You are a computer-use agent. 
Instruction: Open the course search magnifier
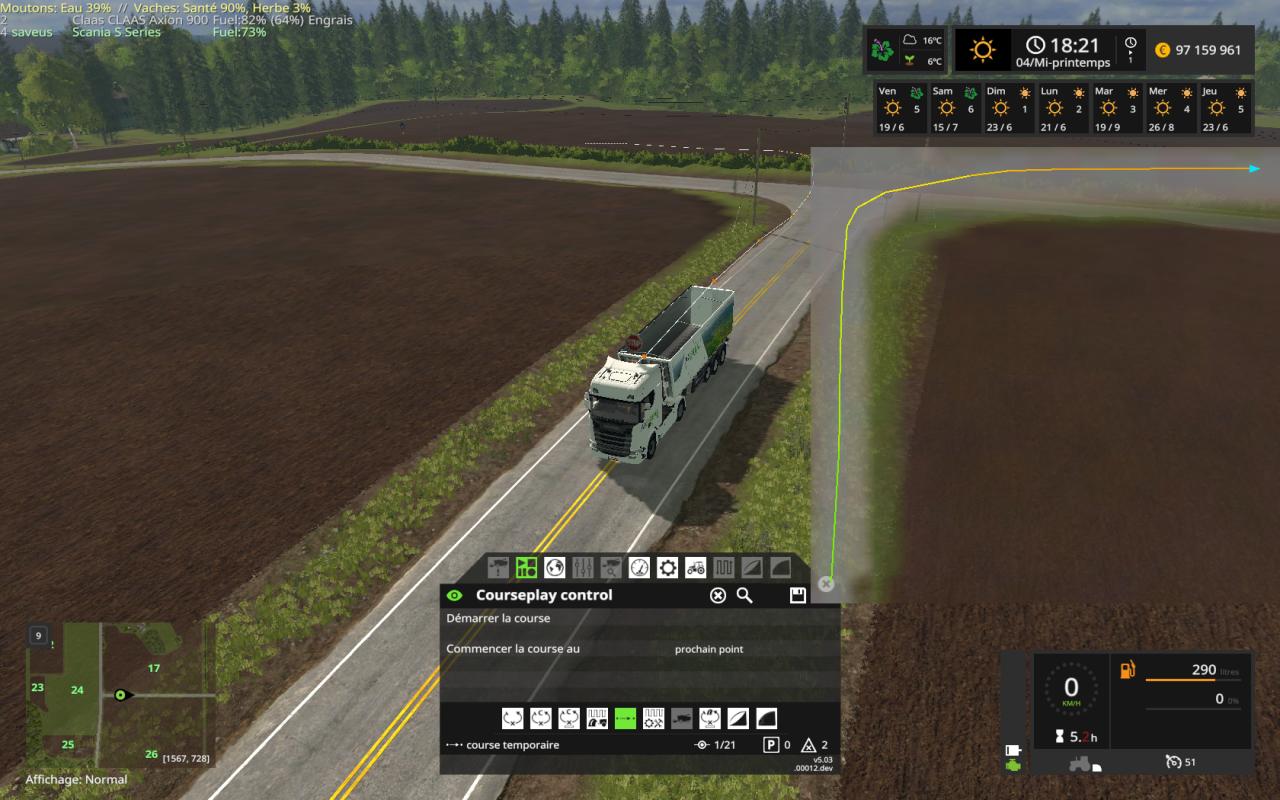pos(745,596)
